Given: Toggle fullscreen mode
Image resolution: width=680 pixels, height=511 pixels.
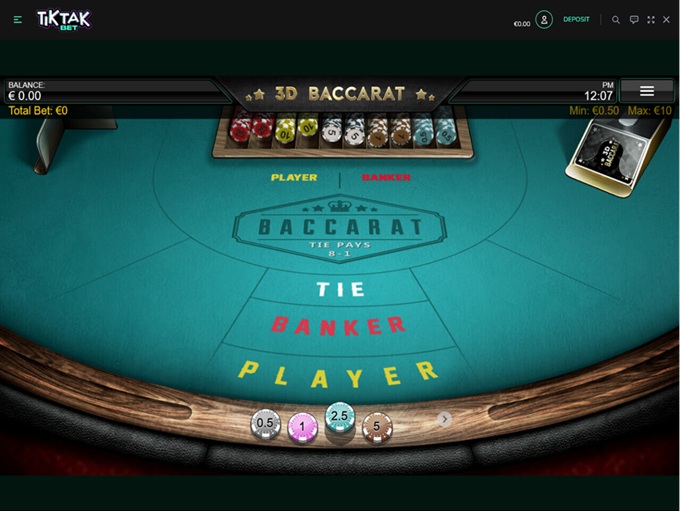Looking at the screenshot, I should click(x=651, y=19).
